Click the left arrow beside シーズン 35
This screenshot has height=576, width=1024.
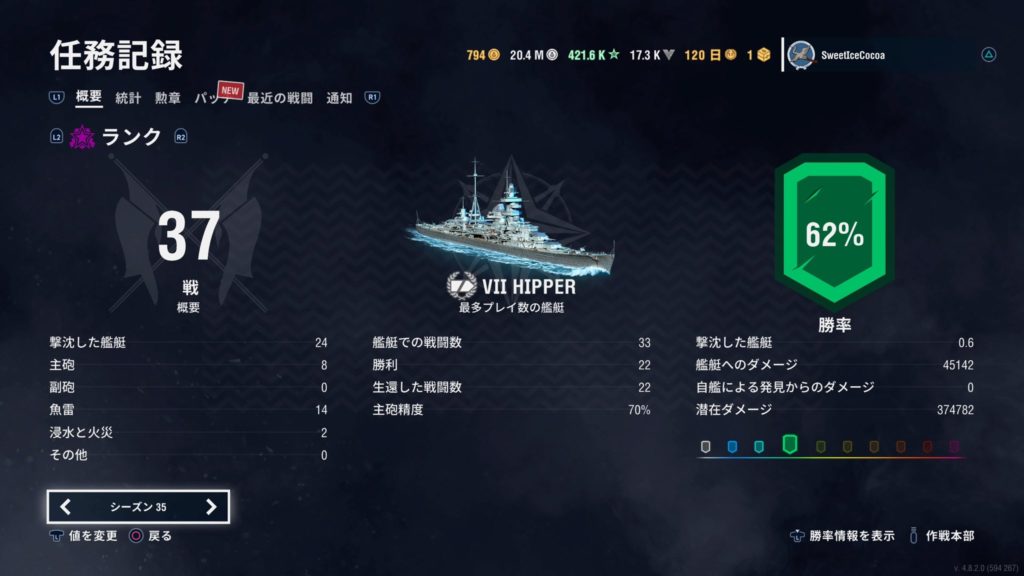66,507
